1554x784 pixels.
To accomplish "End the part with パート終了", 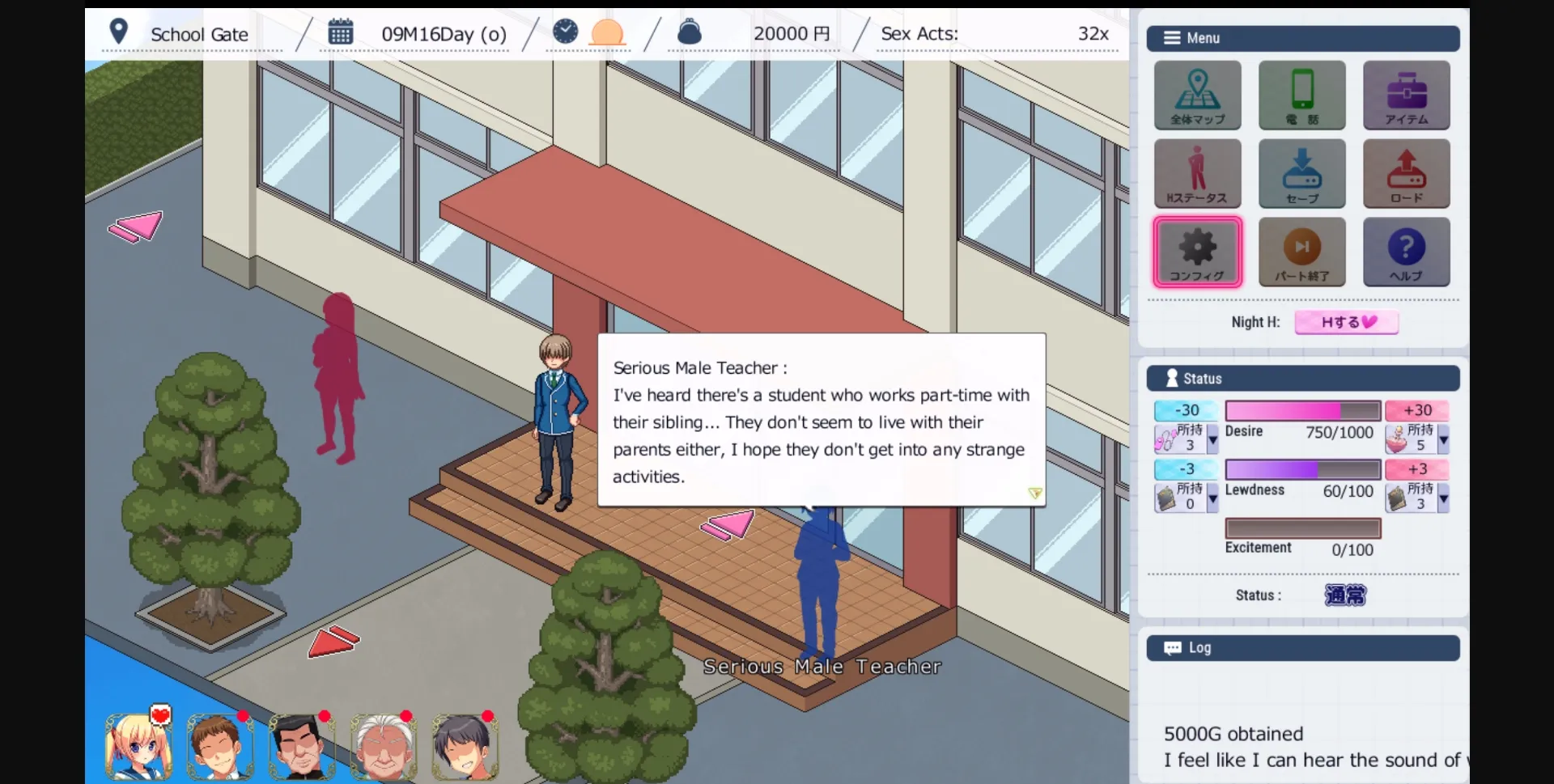I will click(1301, 252).
